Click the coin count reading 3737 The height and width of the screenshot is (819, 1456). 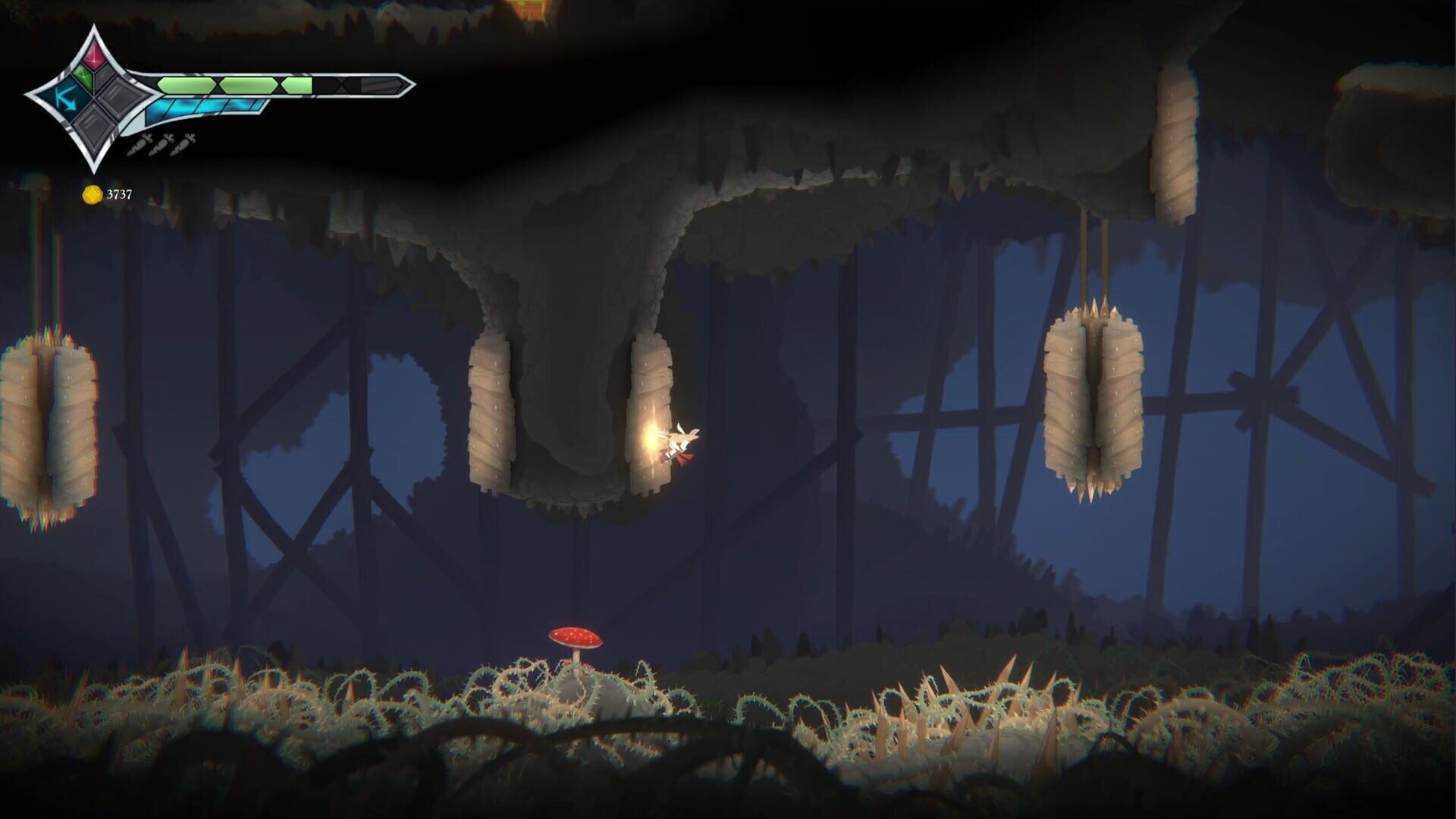pyautogui.click(x=120, y=193)
